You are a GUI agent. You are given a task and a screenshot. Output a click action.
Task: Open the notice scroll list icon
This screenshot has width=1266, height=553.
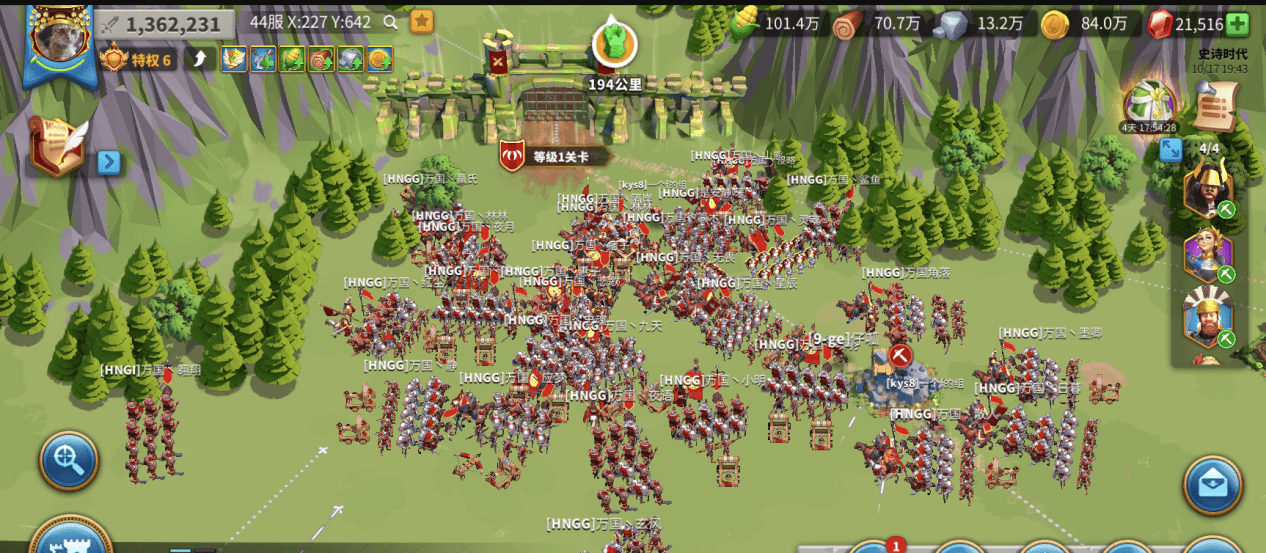1216,103
